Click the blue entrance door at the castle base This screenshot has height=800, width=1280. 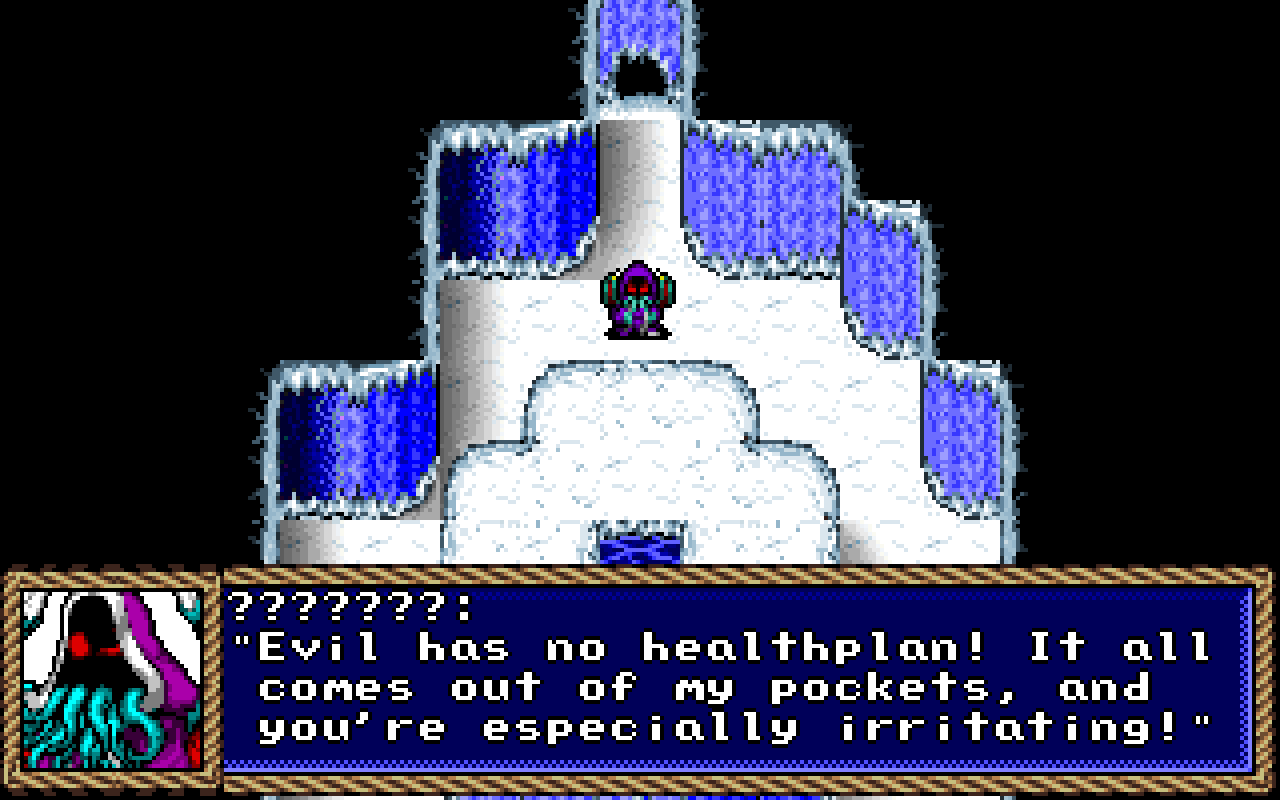point(640,548)
